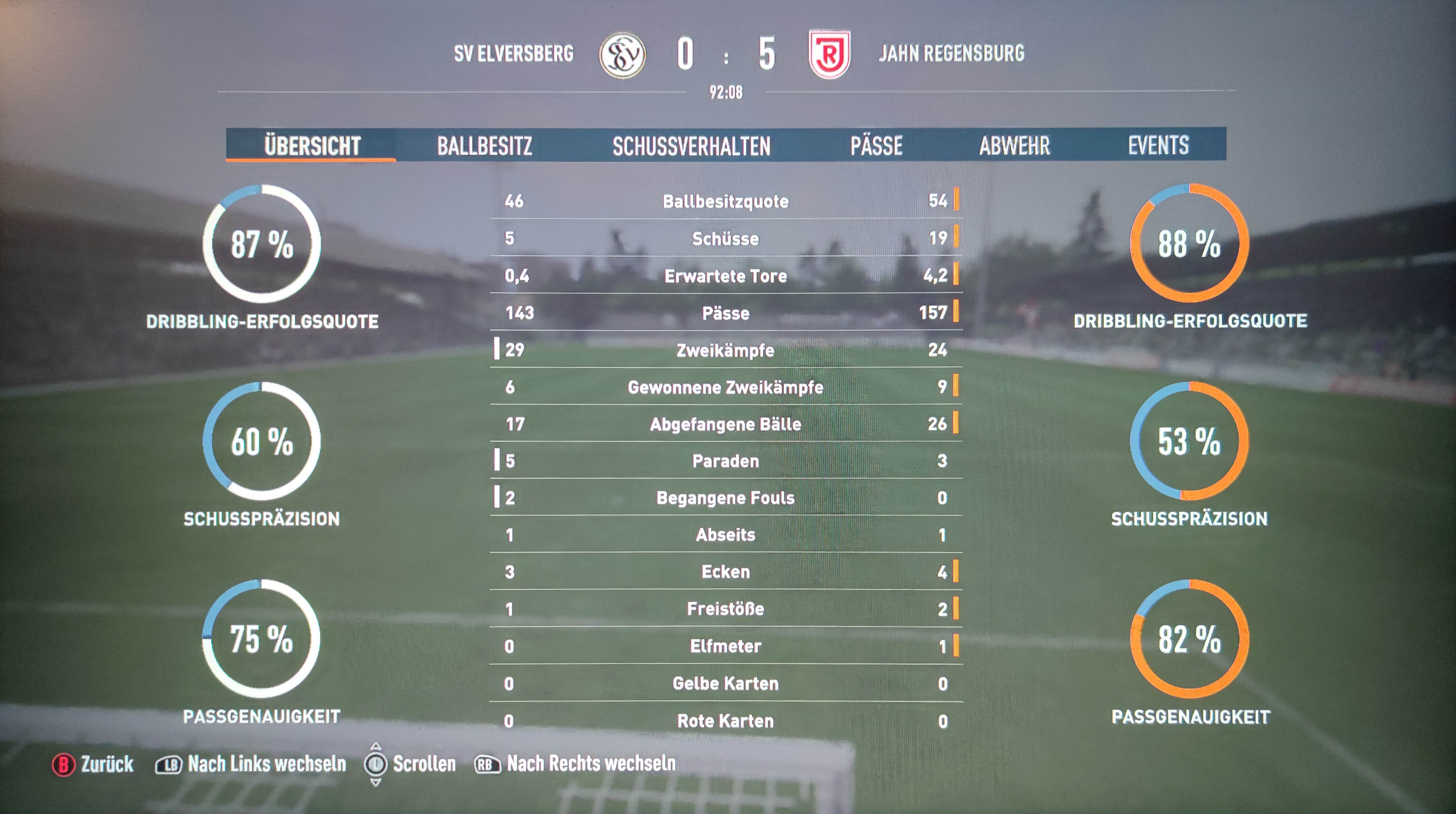Switch to the Ballbesitz tab
The image size is (1456, 814).
click(x=484, y=145)
